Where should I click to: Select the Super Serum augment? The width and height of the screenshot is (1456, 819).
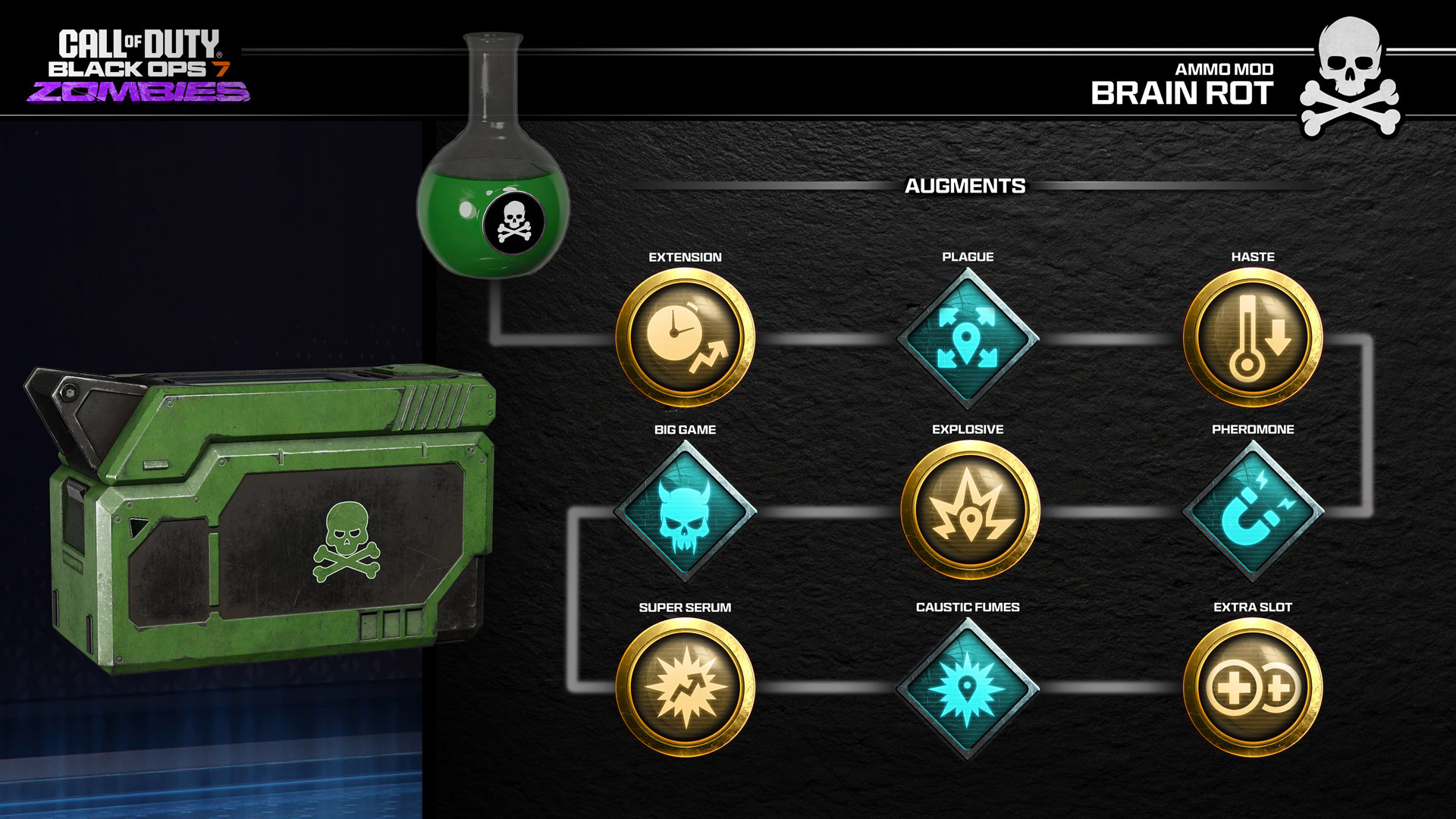point(685,687)
